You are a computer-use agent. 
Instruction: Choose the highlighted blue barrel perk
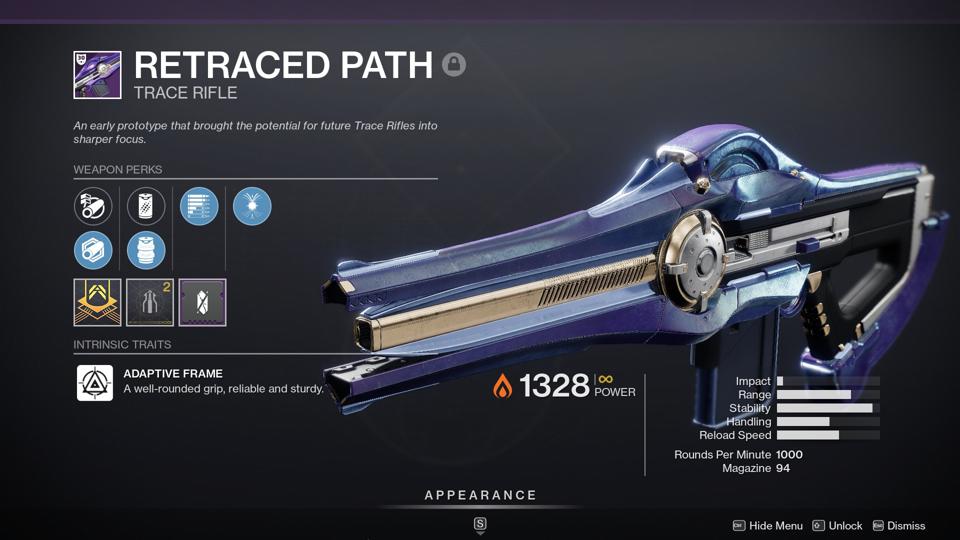point(93,250)
